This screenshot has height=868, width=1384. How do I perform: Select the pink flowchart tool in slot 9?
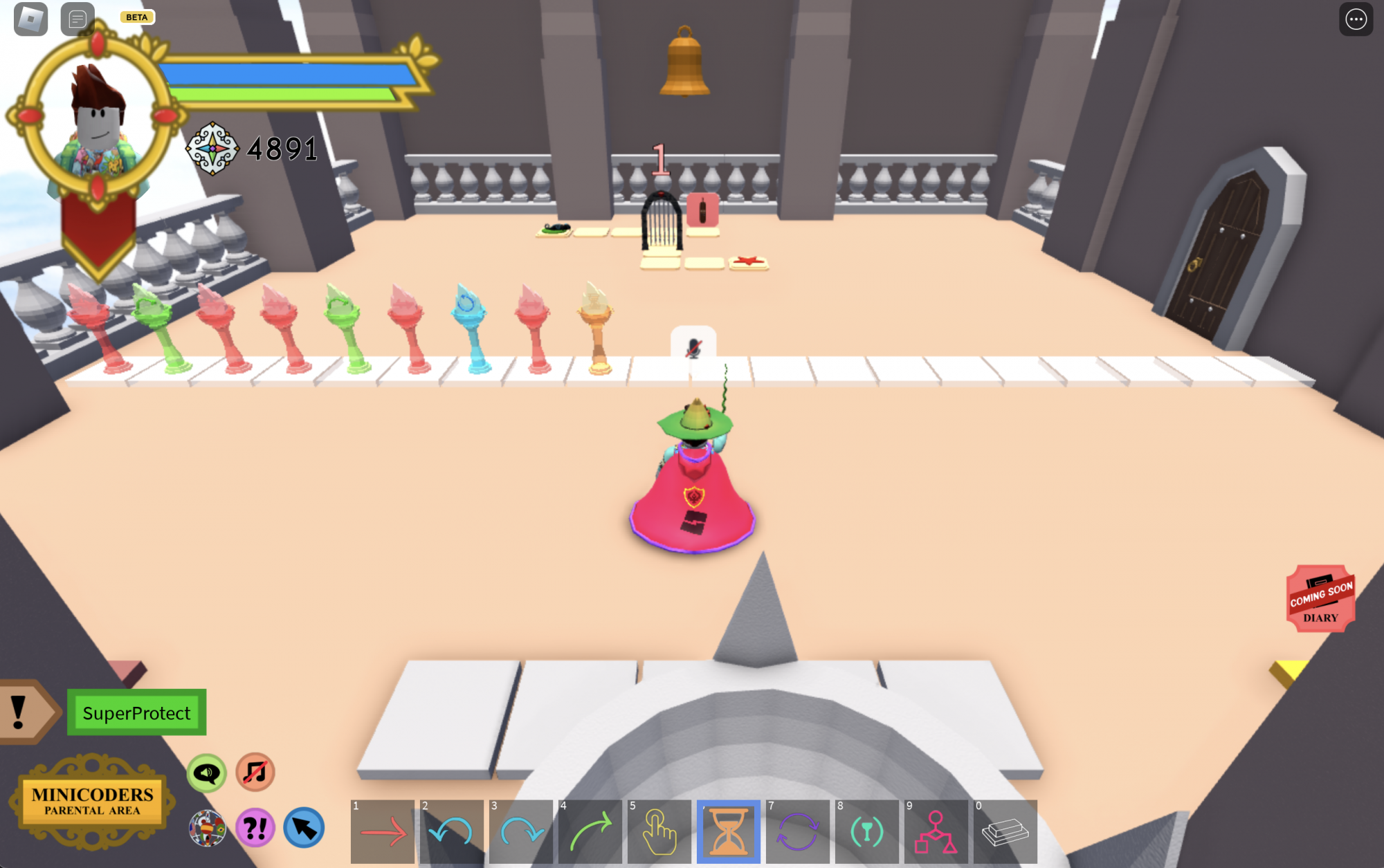click(936, 831)
